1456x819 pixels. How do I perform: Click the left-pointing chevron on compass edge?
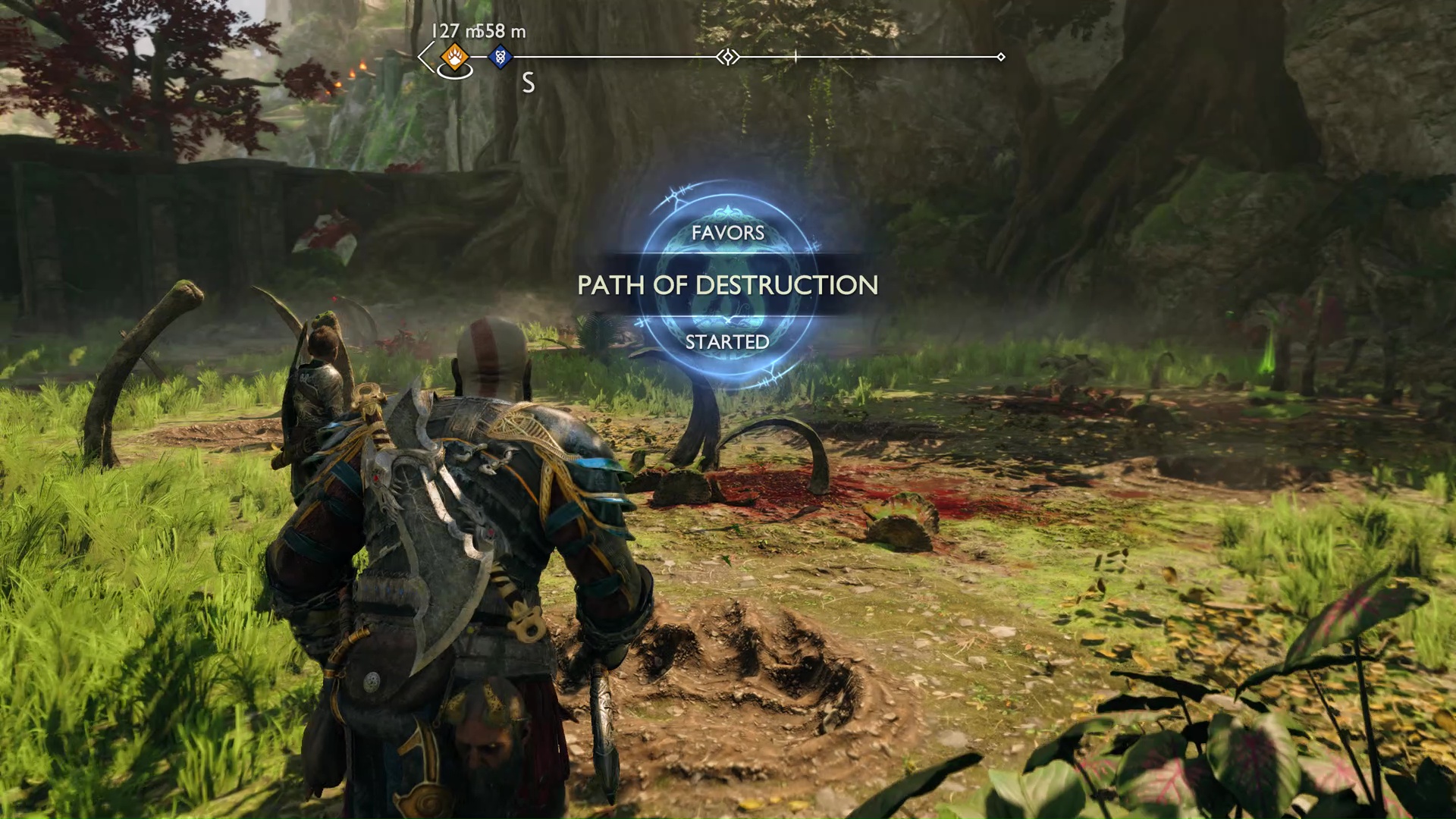point(422,55)
